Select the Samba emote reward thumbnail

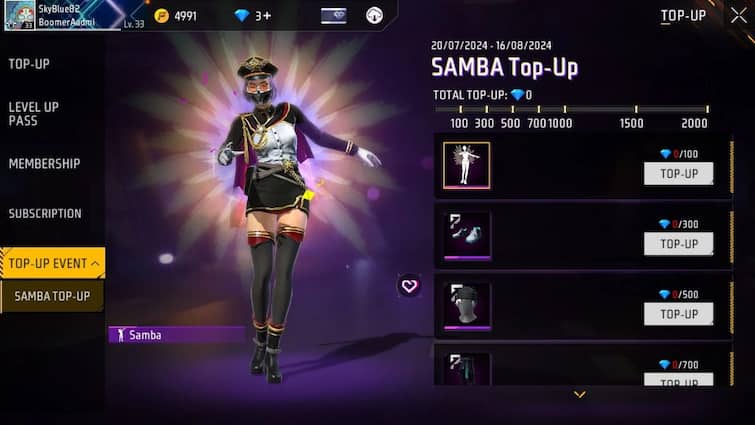click(467, 165)
